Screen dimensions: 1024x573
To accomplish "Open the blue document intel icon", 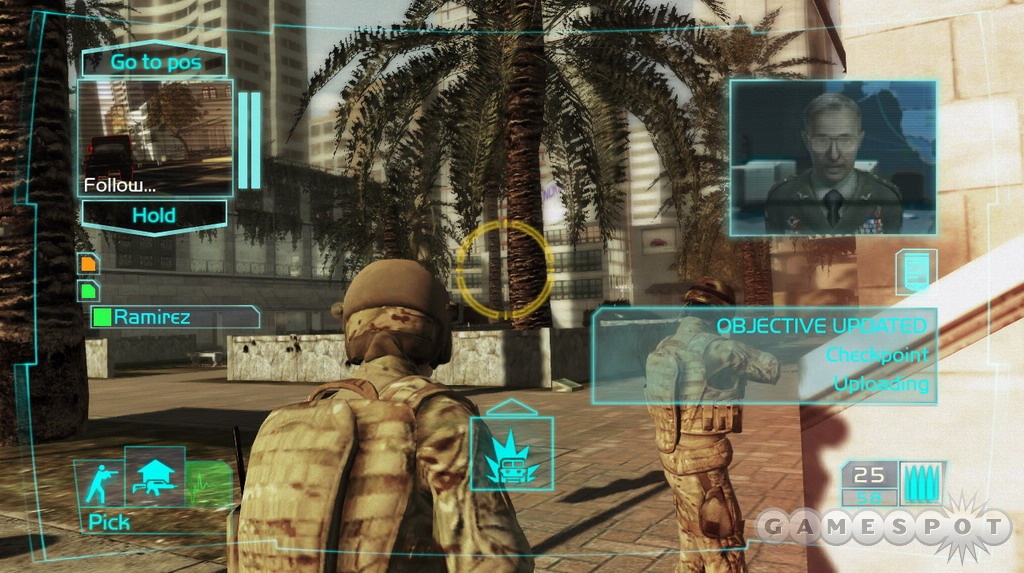I will click(915, 273).
